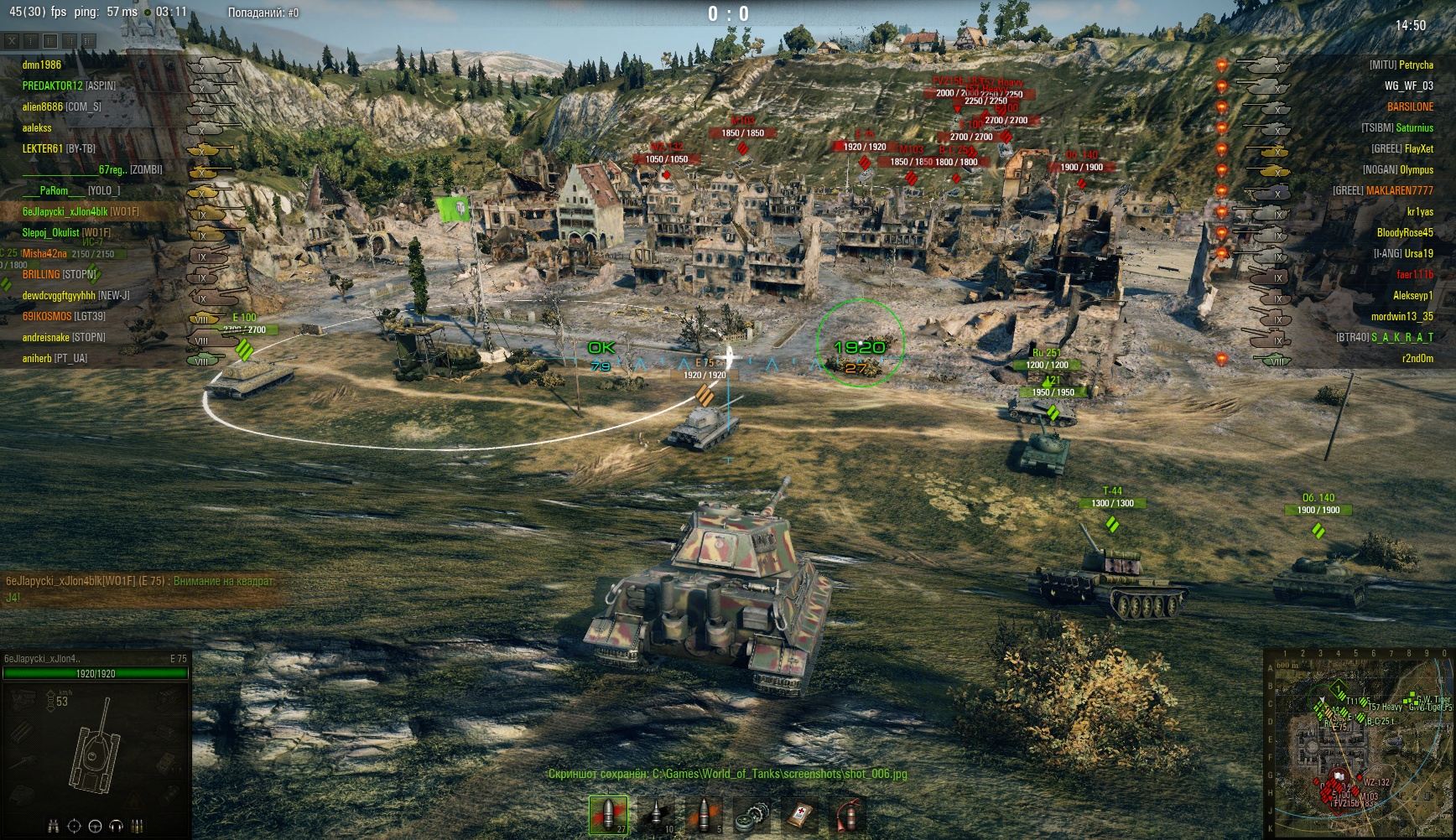Use the first aid kit consumable
The width and height of the screenshot is (1456, 840).
801,815
